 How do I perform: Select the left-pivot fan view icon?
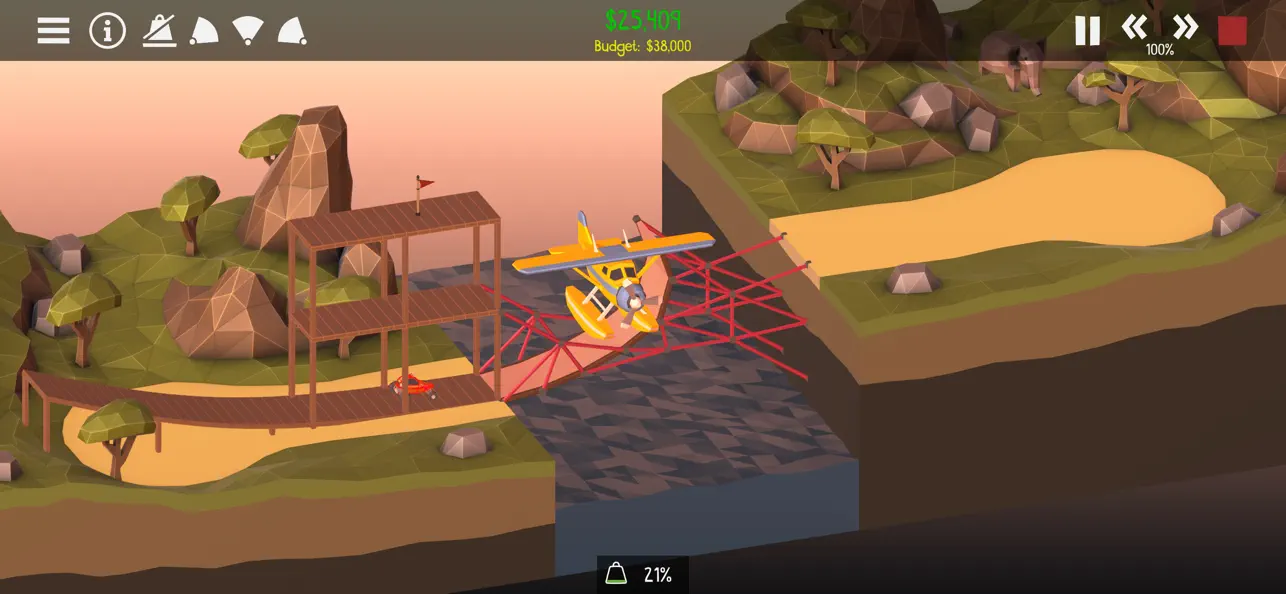click(x=204, y=31)
